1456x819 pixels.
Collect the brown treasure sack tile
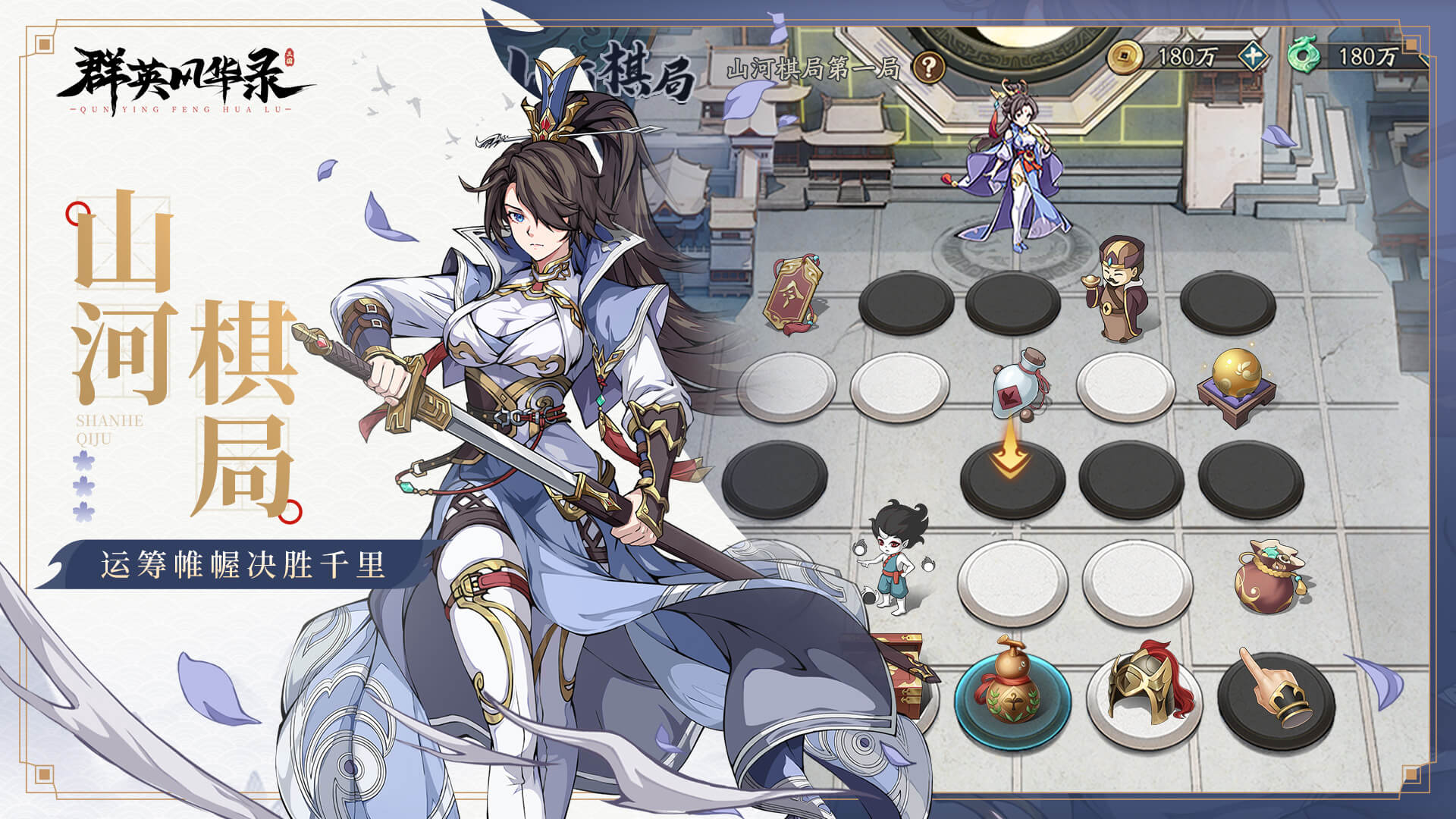pos(1272,578)
